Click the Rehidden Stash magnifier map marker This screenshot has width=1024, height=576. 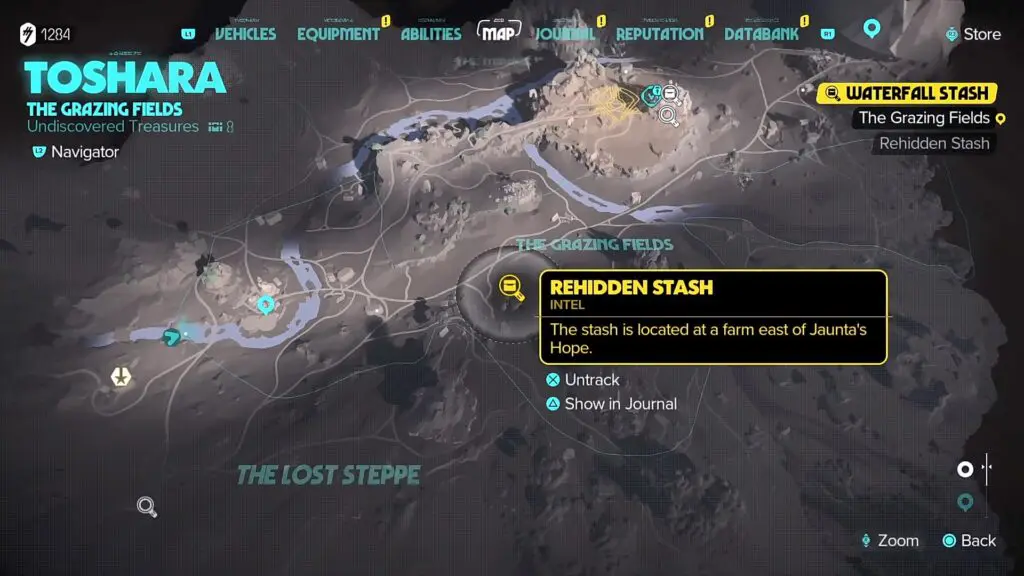(511, 288)
